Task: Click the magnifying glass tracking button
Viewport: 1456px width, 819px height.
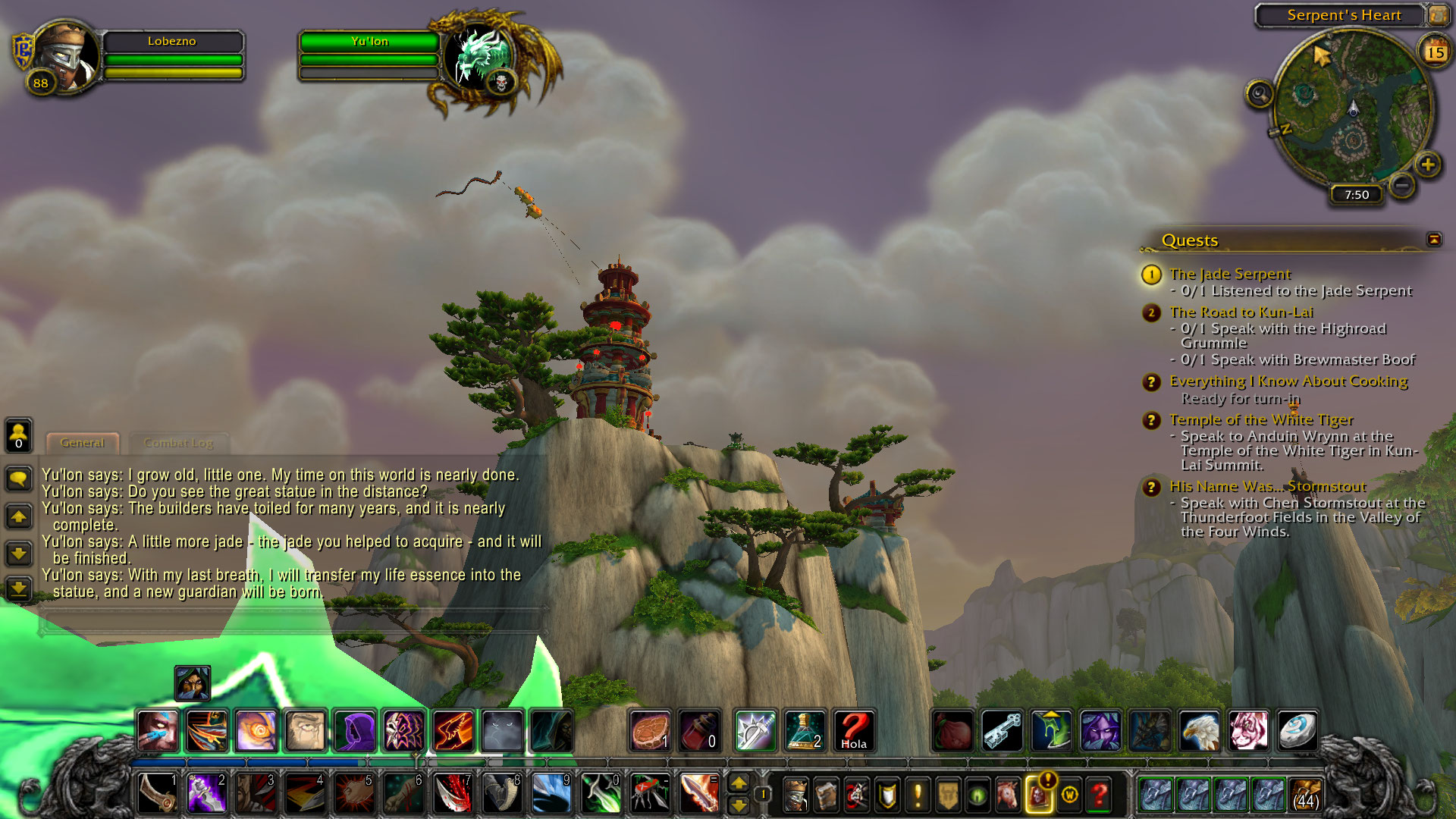Action: 1259,94
